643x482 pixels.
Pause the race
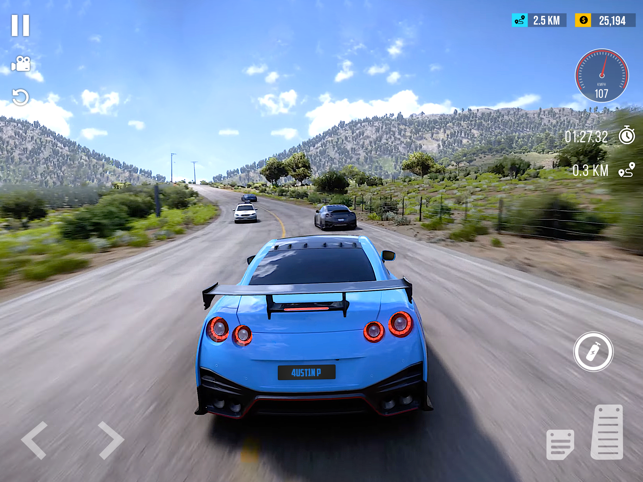point(20,26)
